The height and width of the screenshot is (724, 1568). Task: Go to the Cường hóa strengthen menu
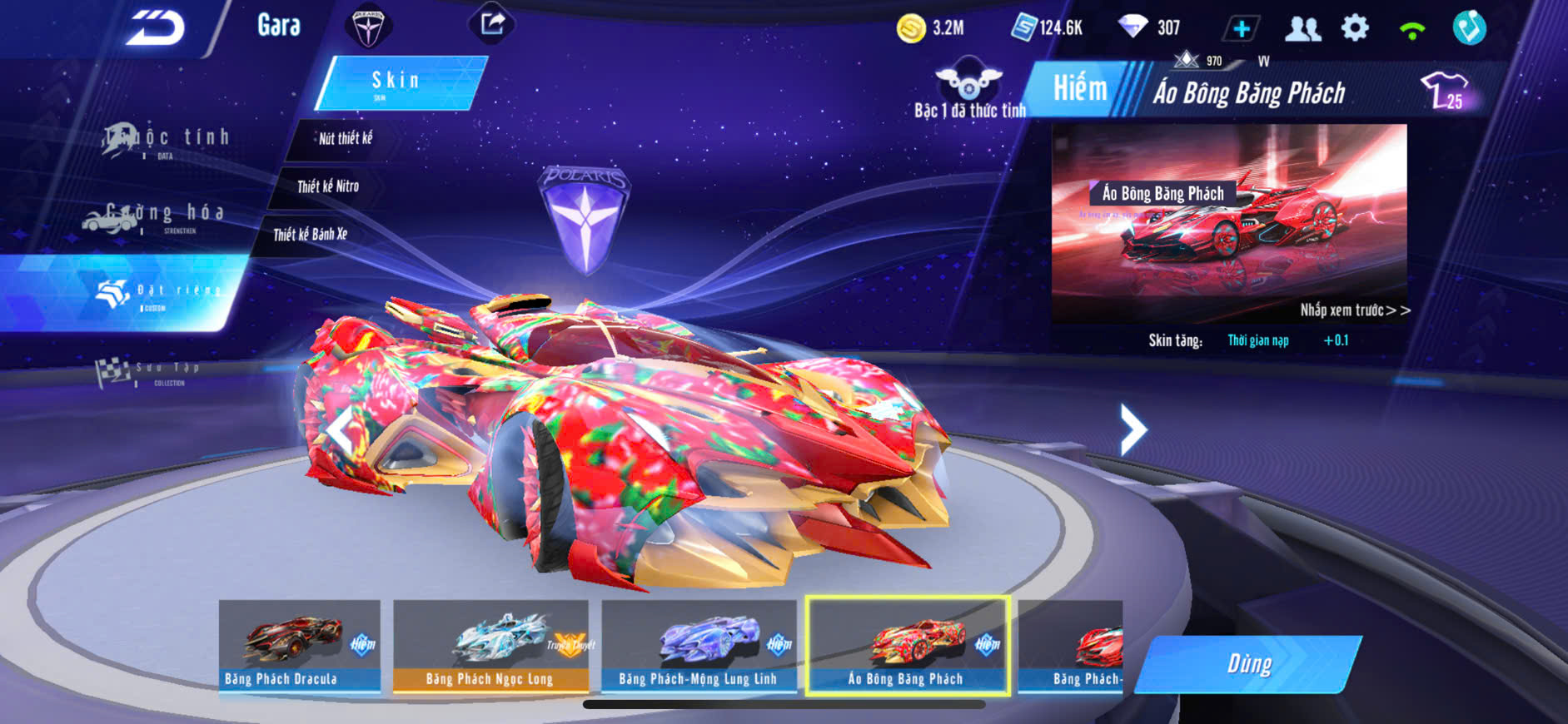coord(155,216)
